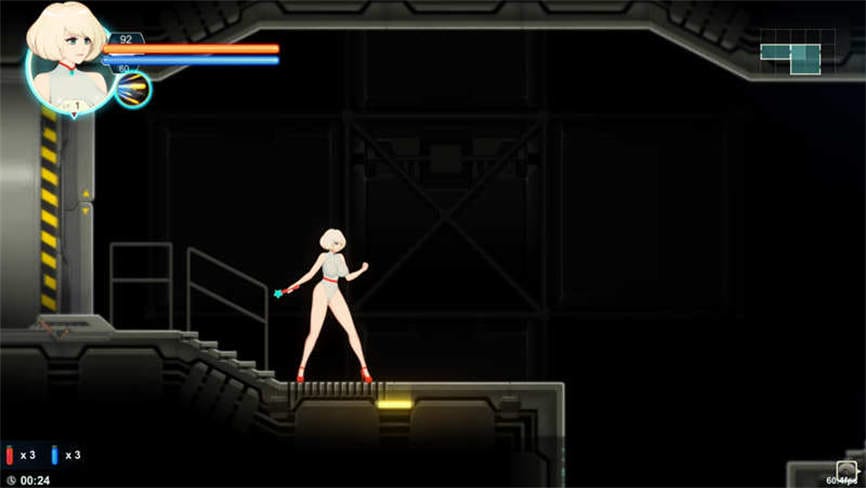The image size is (866, 488).
Task: Click the blonde character portrait
Action: click(66, 58)
